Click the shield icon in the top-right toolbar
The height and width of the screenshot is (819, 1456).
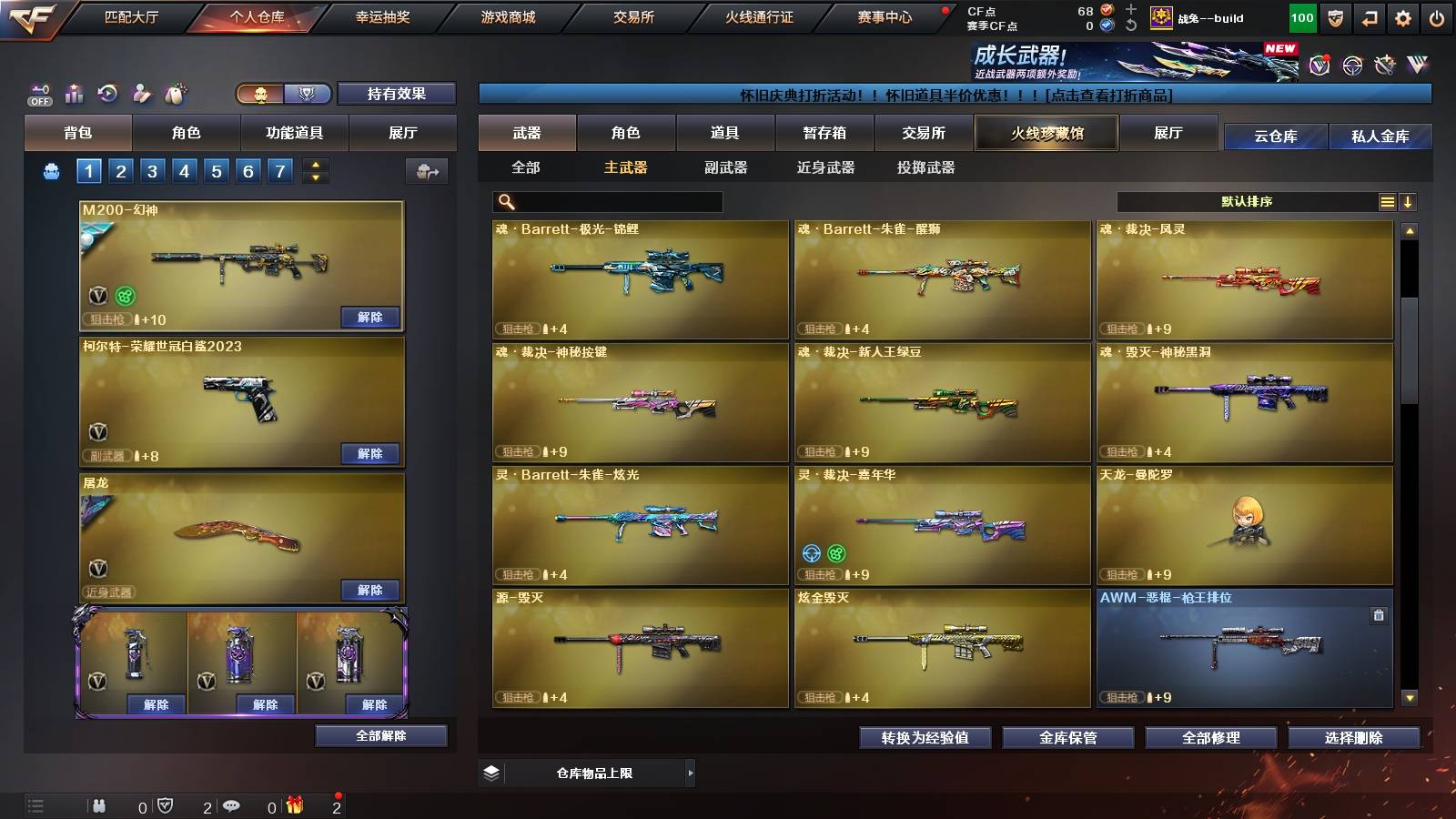[1336, 18]
